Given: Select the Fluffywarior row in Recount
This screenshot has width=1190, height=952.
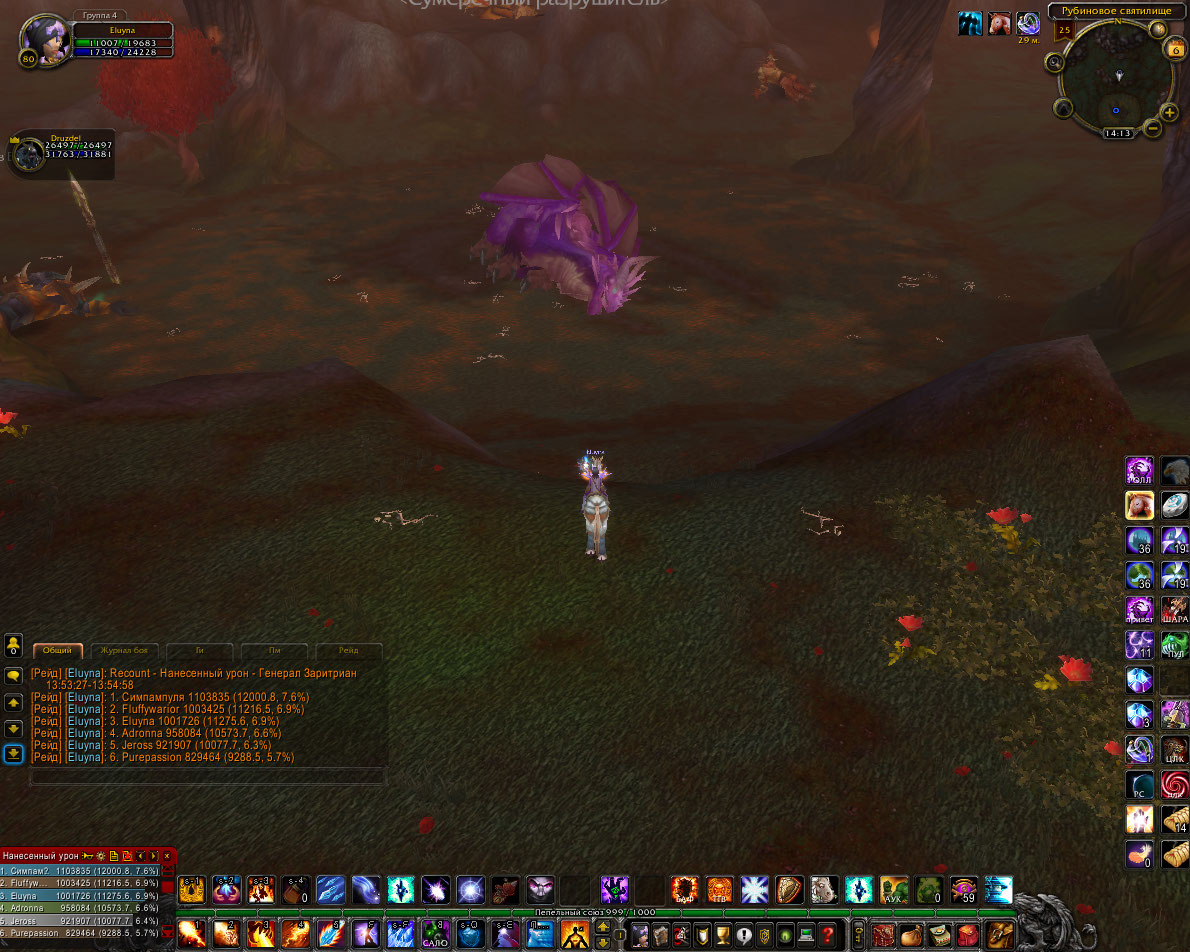Looking at the screenshot, I should [80, 883].
